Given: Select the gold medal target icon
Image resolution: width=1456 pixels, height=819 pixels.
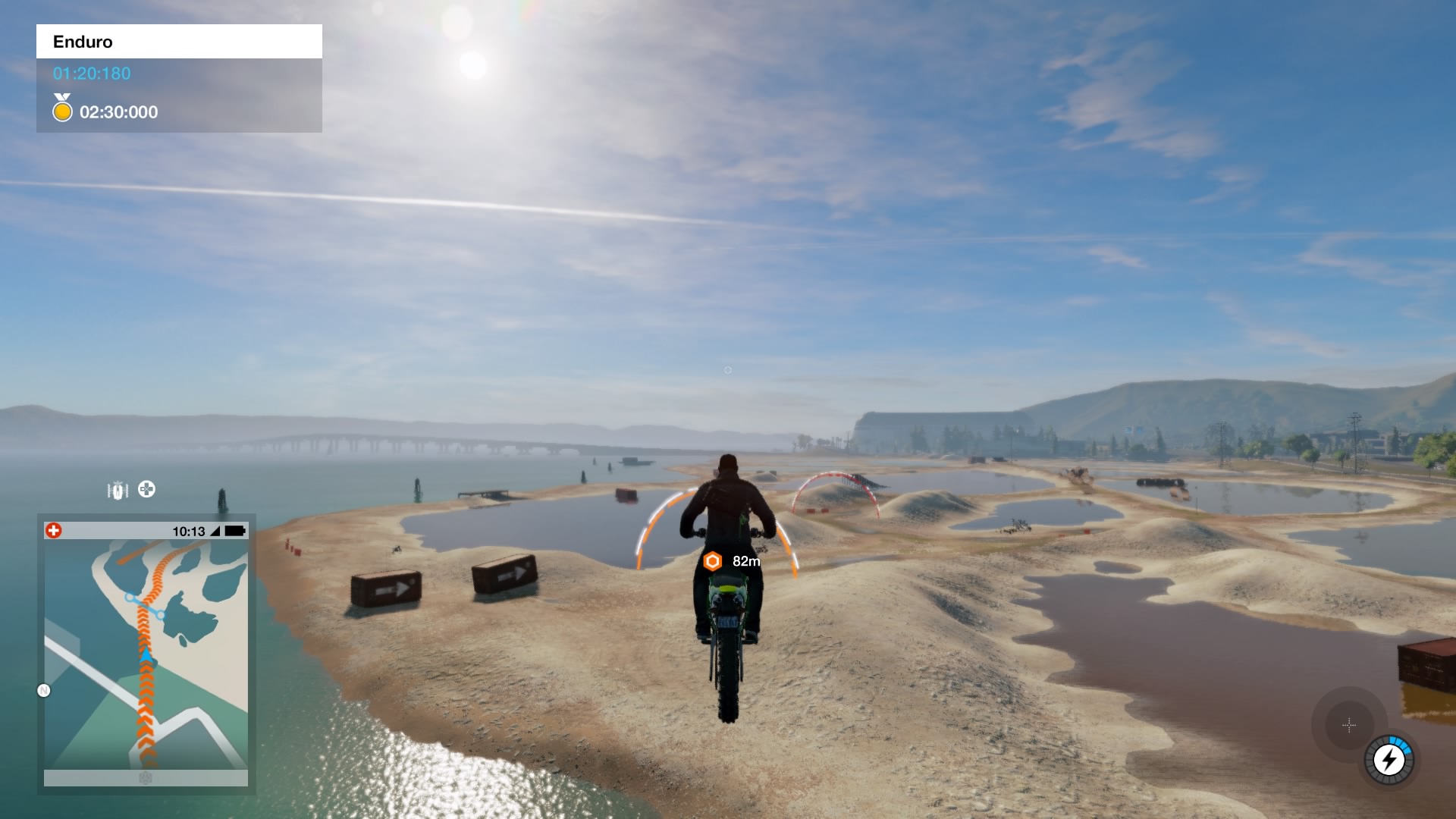Looking at the screenshot, I should coord(62,109).
